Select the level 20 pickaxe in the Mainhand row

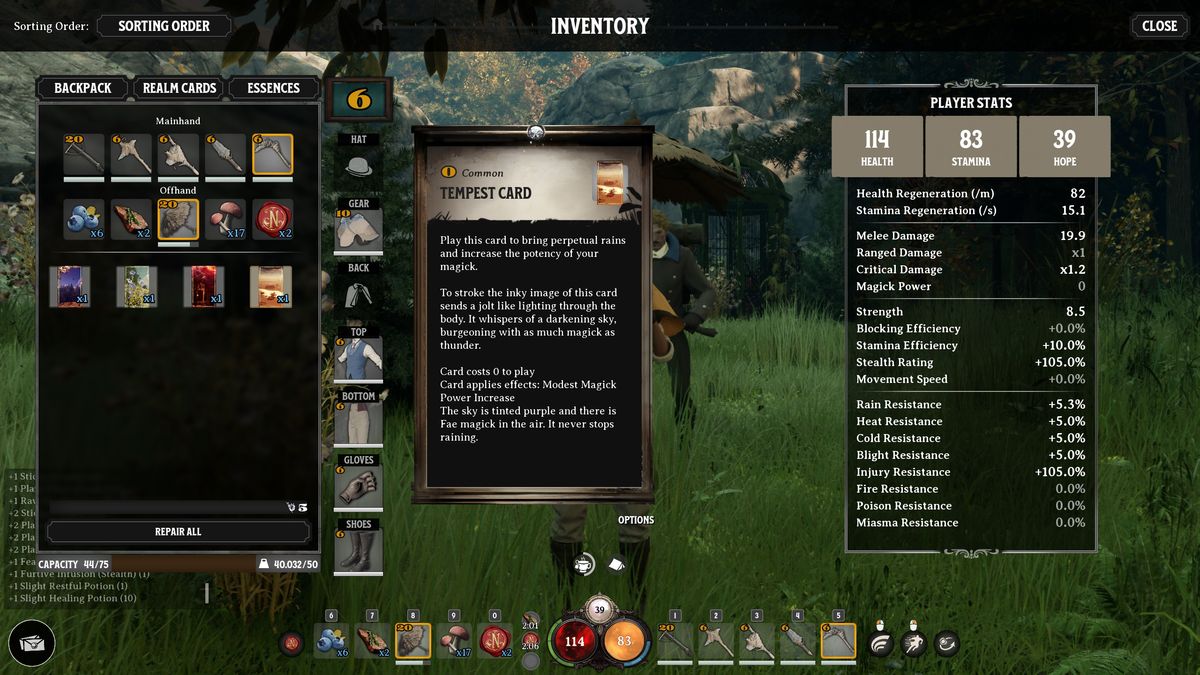pos(83,155)
